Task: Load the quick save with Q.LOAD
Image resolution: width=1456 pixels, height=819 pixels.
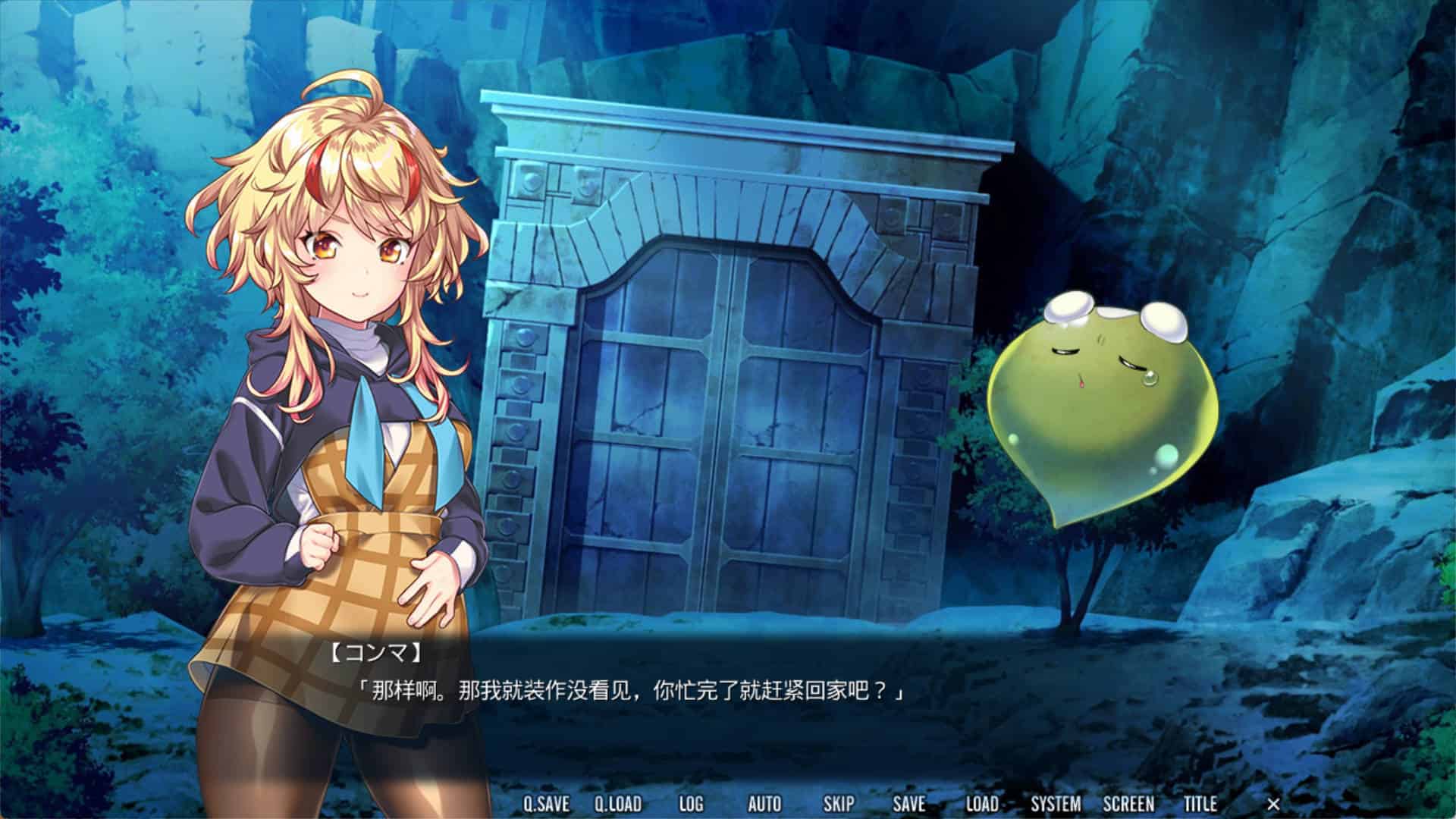Action: [617, 804]
